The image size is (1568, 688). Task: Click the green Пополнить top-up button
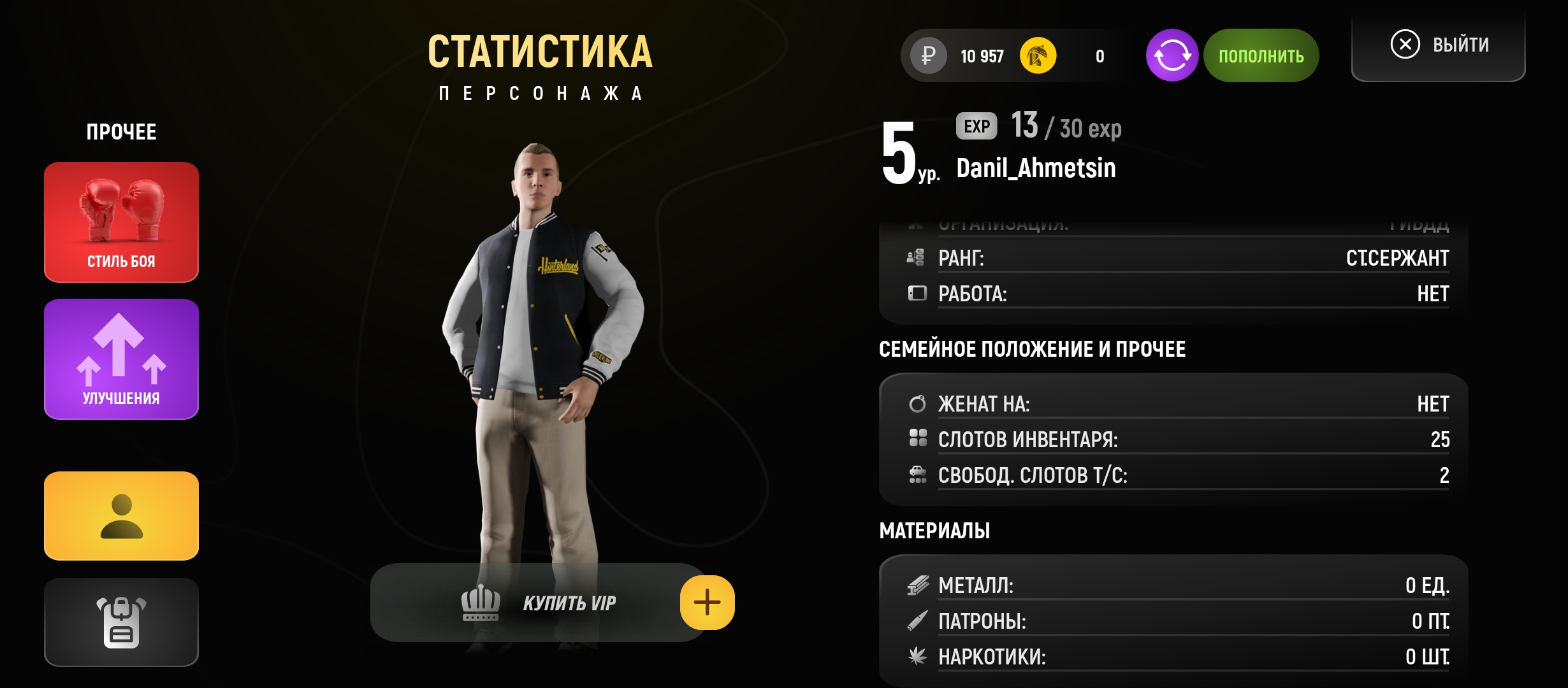pyautogui.click(x=1261, y=56)
